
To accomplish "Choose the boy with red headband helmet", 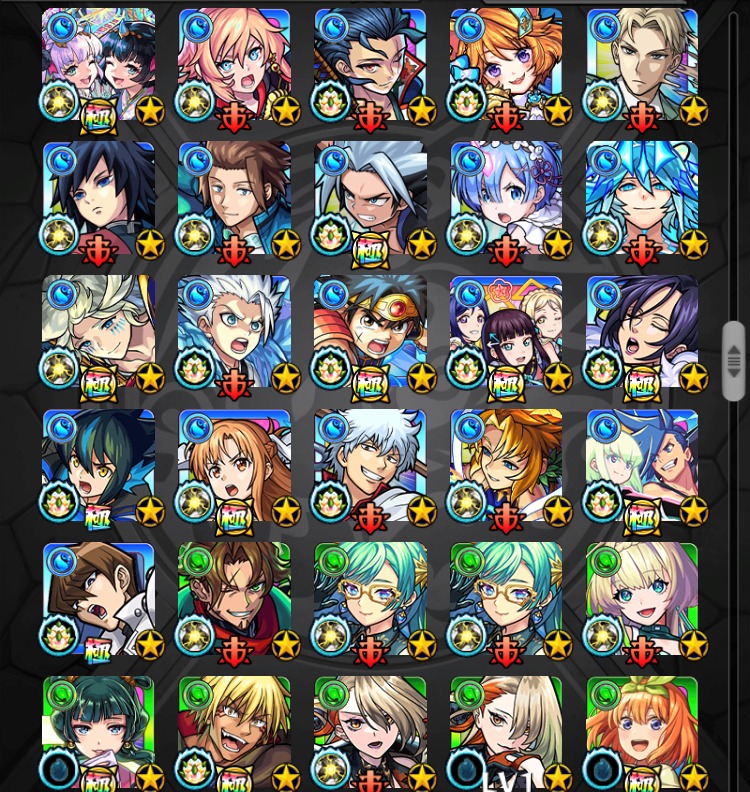I will tap(370, 332).
